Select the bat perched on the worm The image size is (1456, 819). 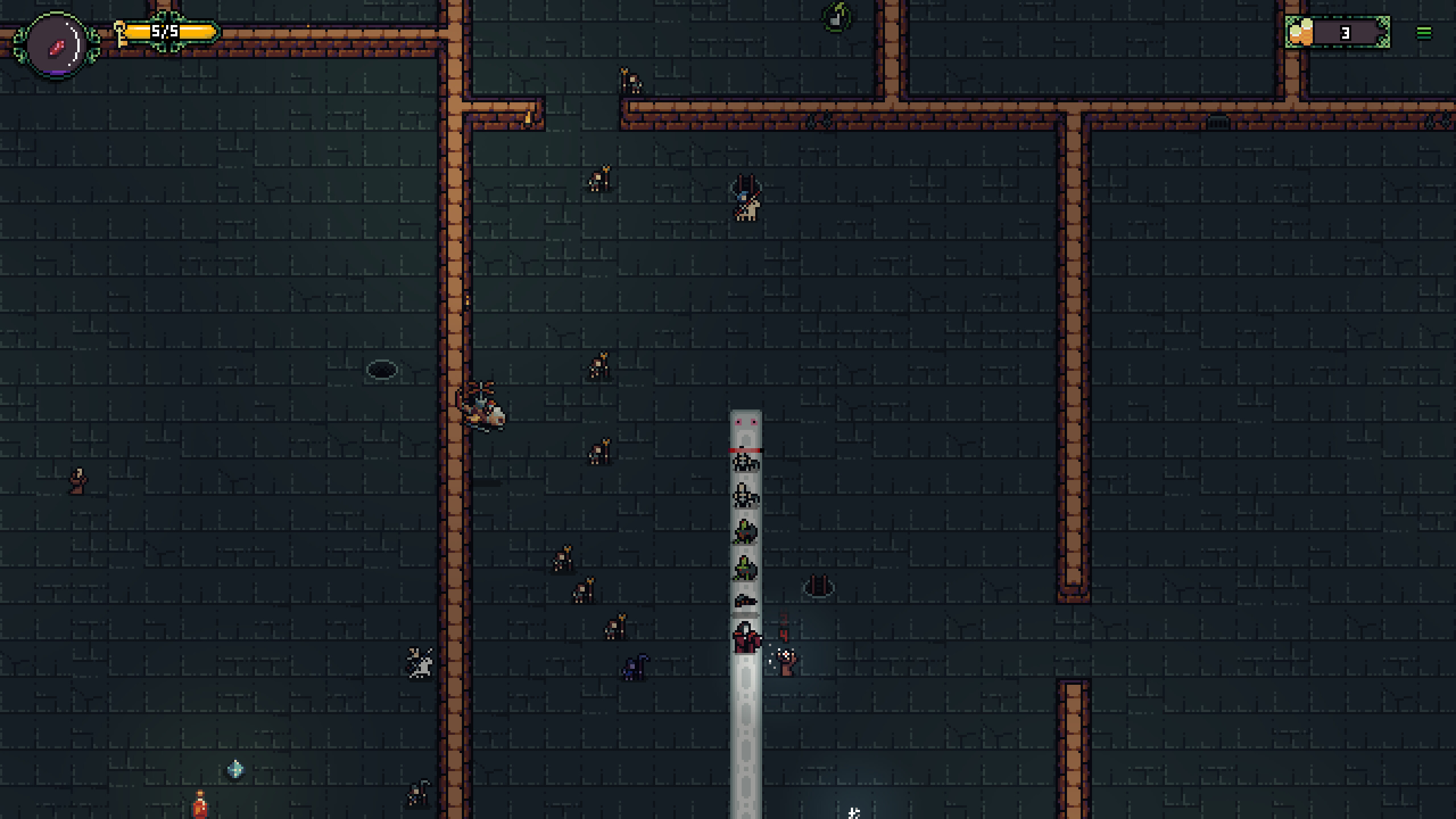[x=746, y=600]
